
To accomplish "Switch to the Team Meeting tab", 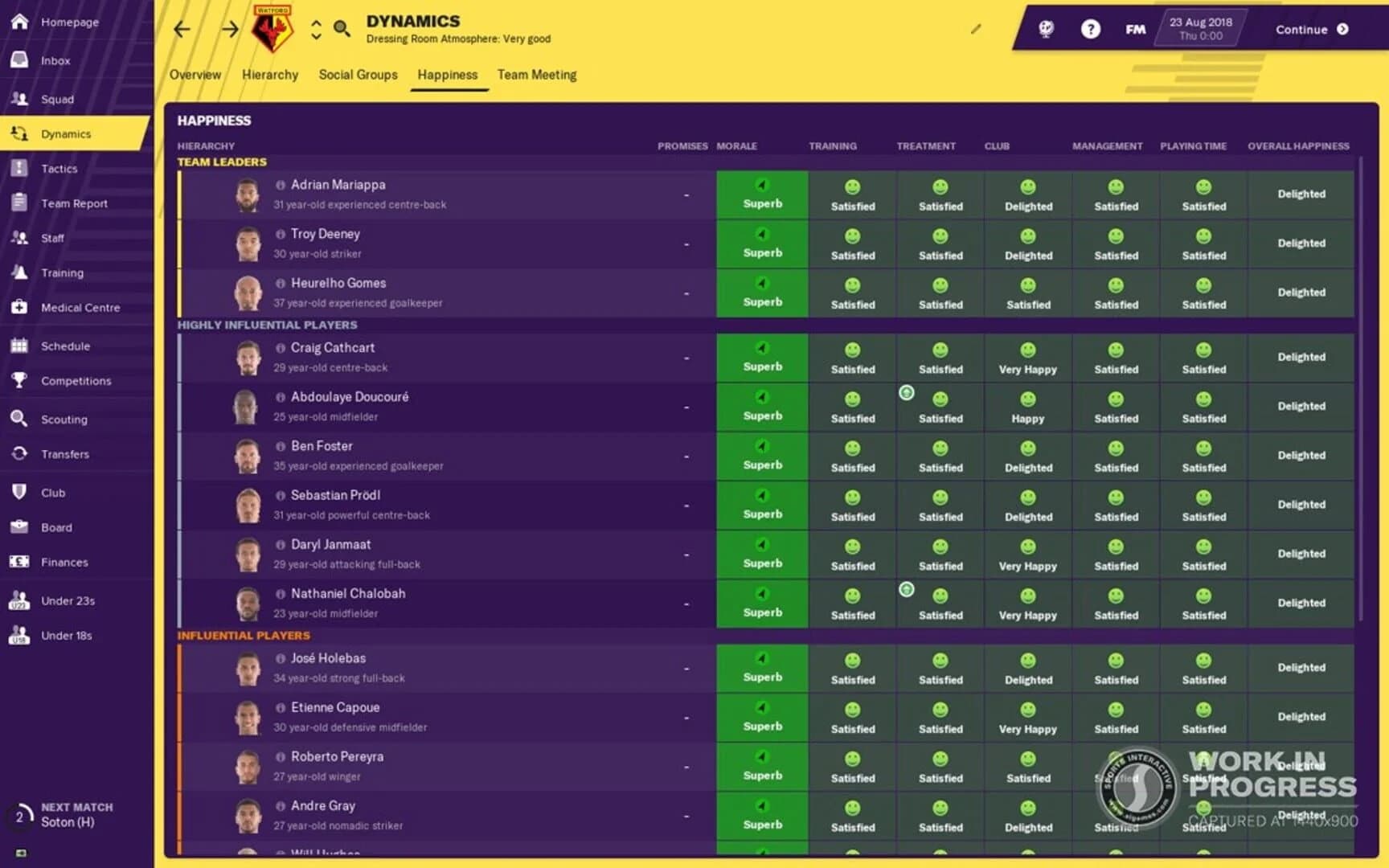I will click(x=537, y=75).
